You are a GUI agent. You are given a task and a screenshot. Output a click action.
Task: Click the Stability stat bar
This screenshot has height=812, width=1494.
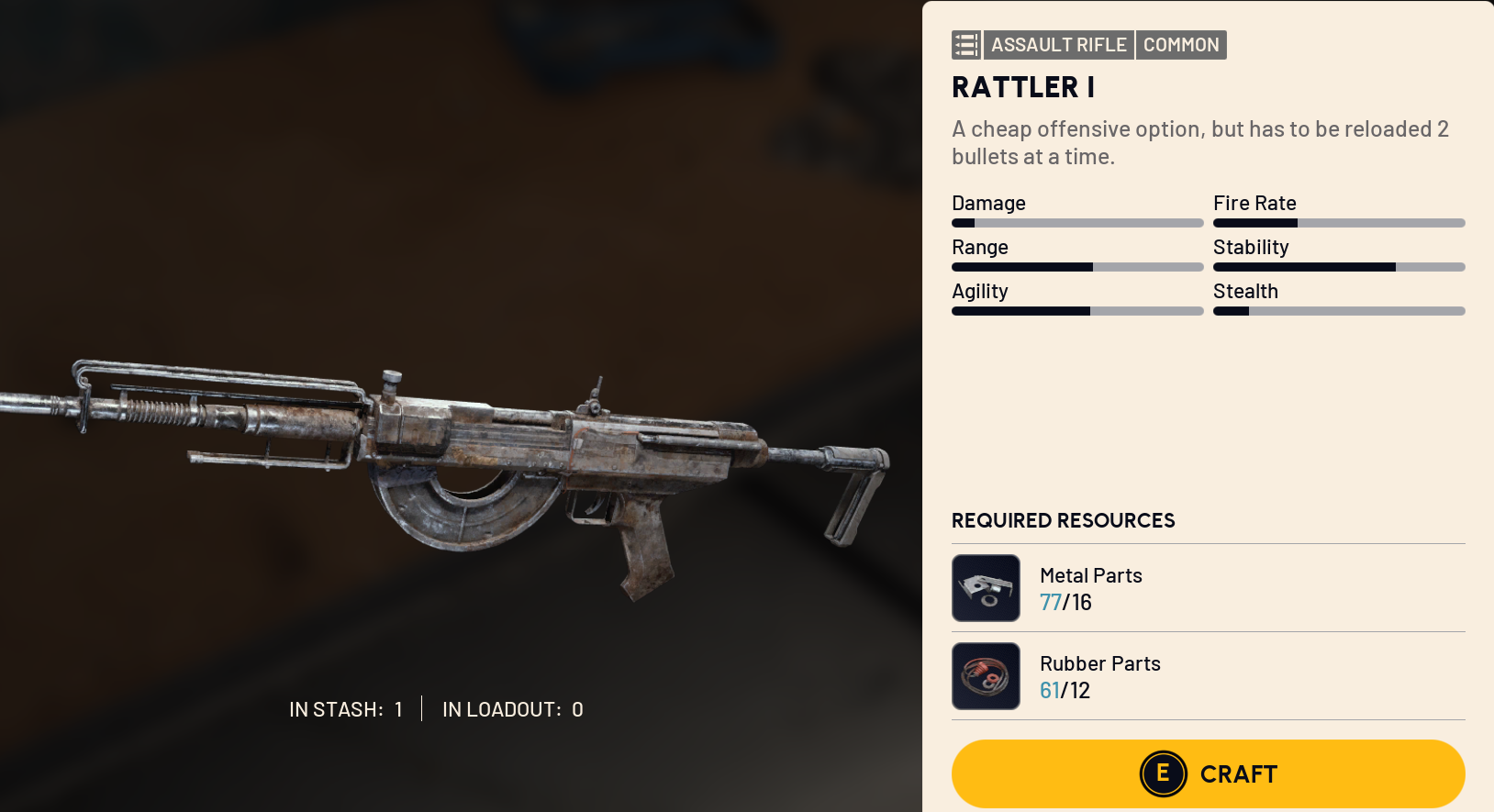pos(1339,266)
